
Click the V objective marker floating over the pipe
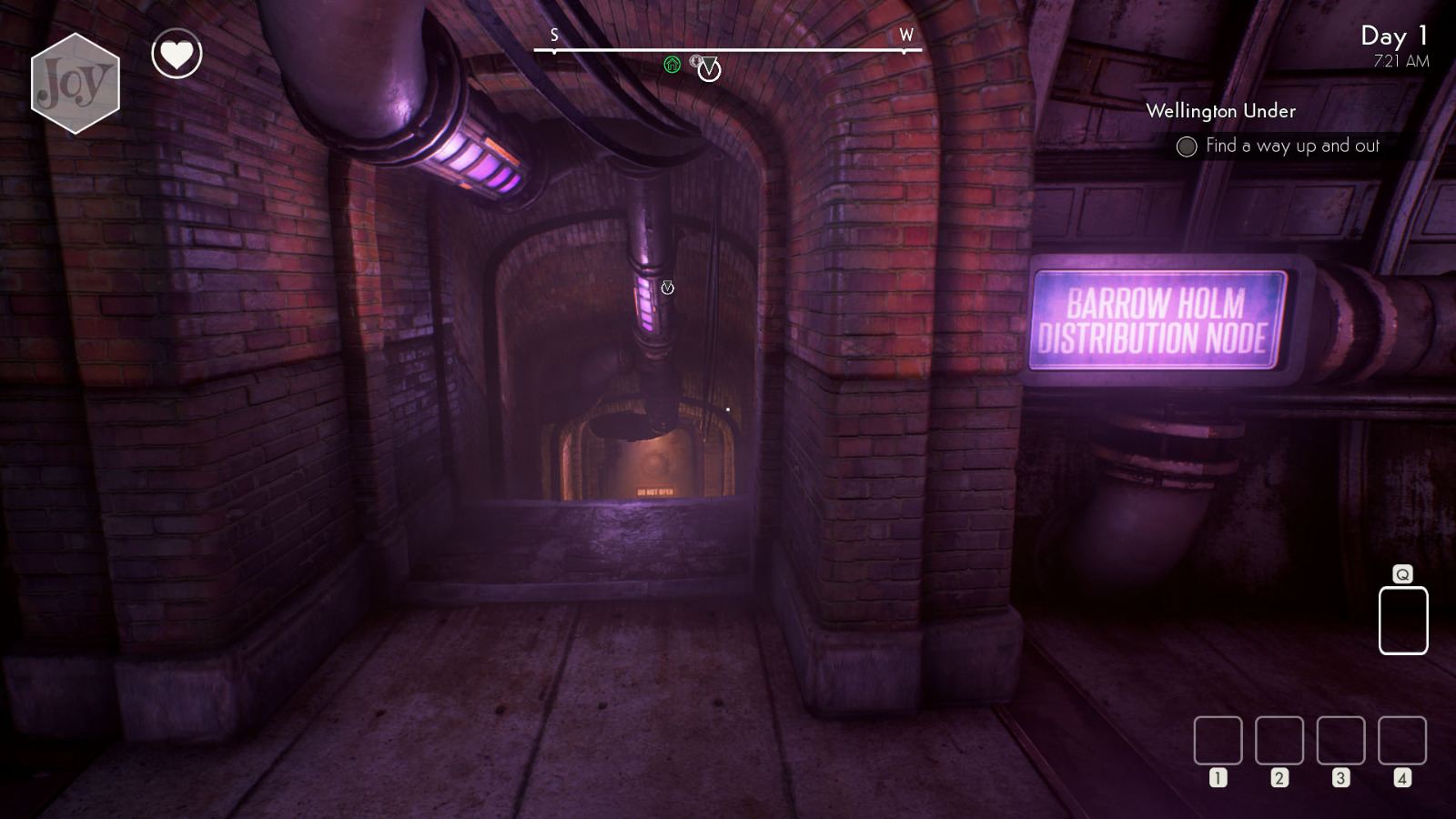click(667, 285)
